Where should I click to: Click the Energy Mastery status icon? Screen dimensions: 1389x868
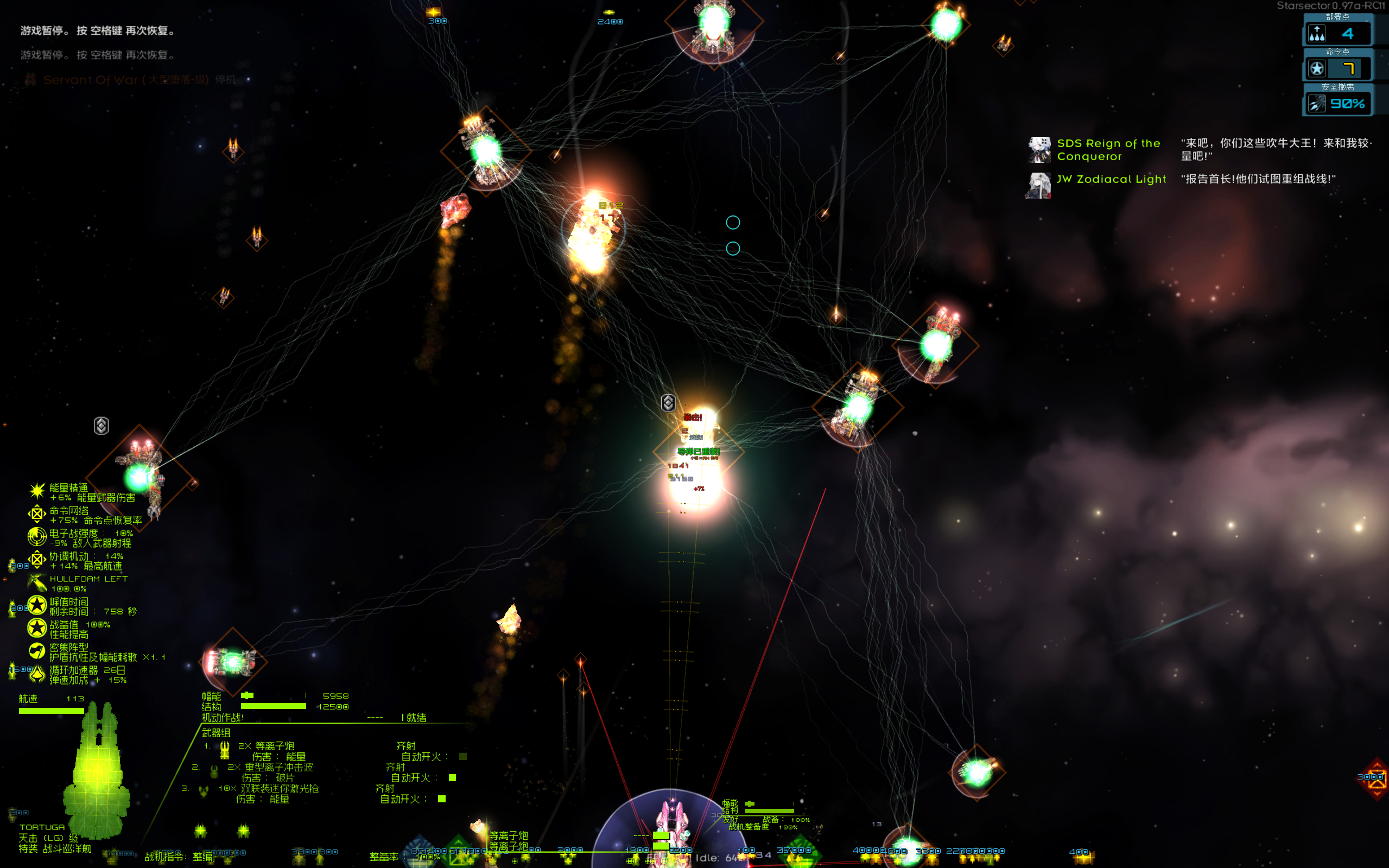tap(37, 491)
